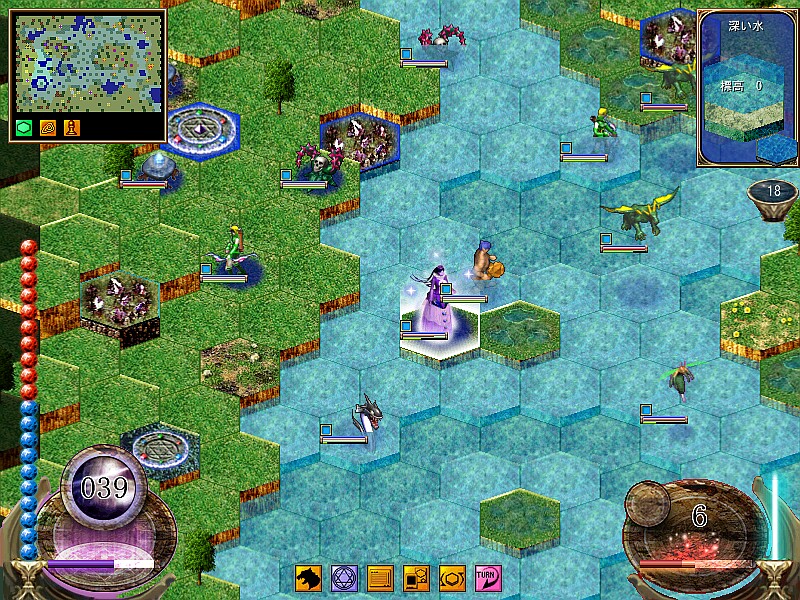
Task: Open the text window list icon
Action: [x=380, y=578]
